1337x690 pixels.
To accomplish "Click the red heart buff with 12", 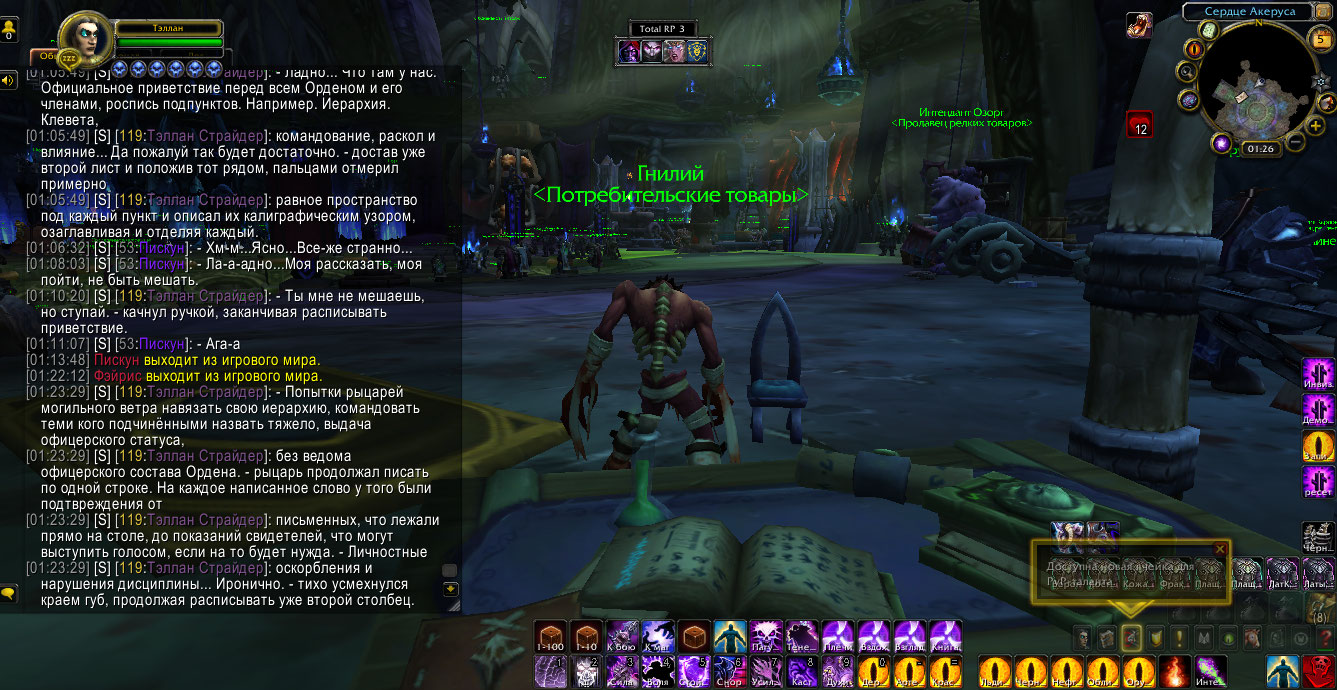I will pyautogui.click(x=1139, y=124).
